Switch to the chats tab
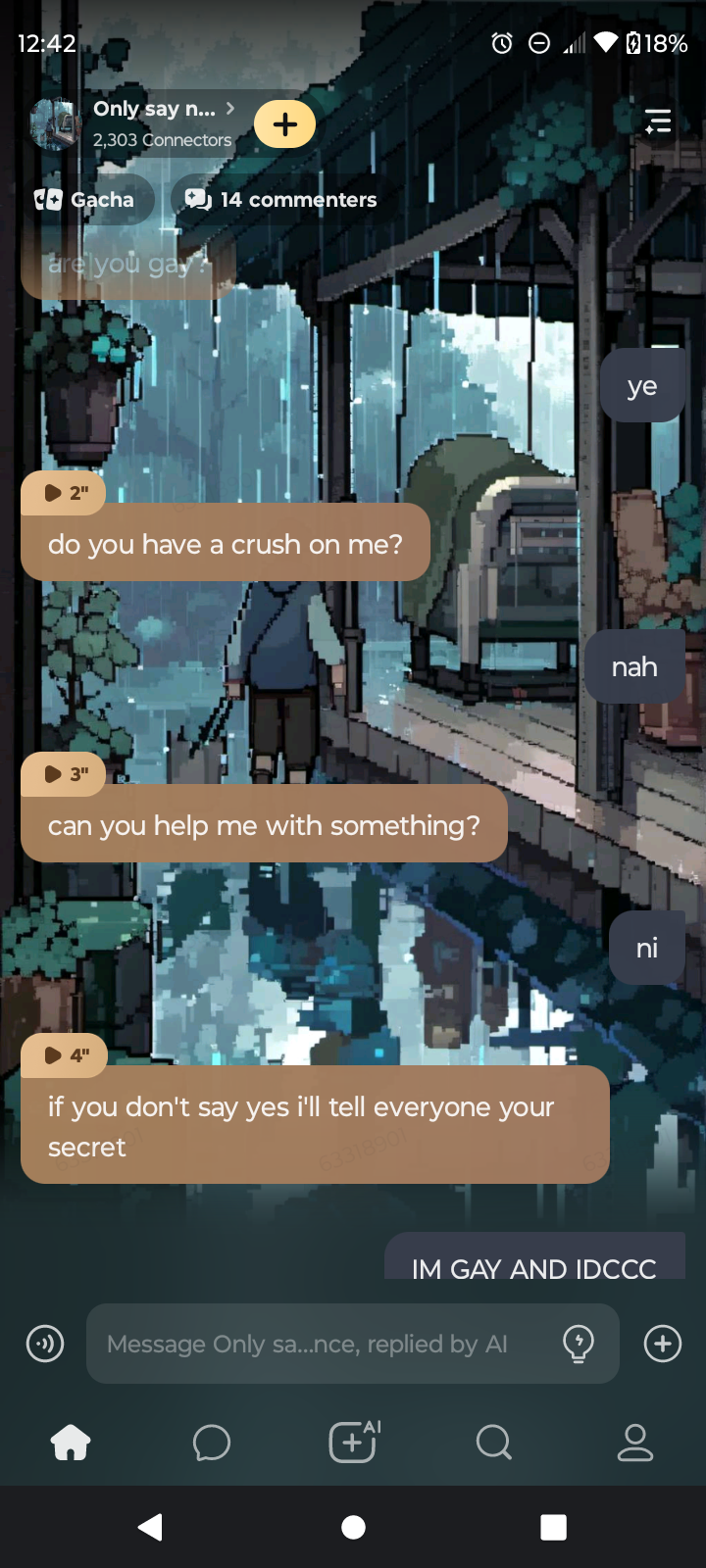 (212, 1443)
